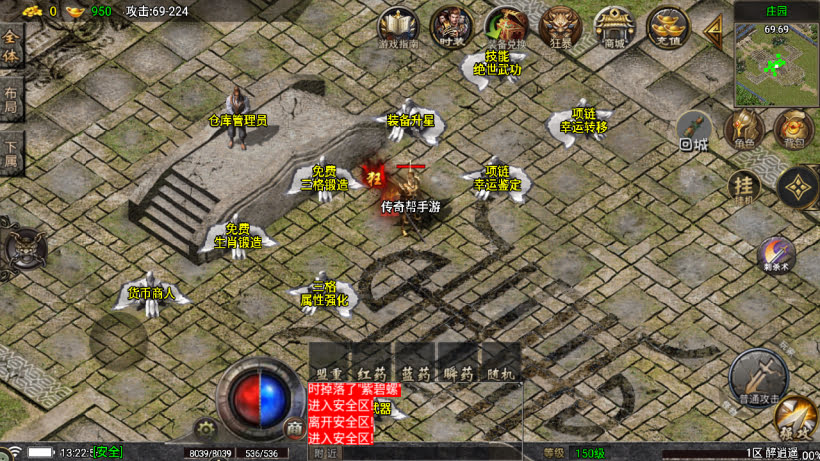Tap the 普通攻击 normal attack button
This screenshot has width=820, height=461.
coord(756,376)
